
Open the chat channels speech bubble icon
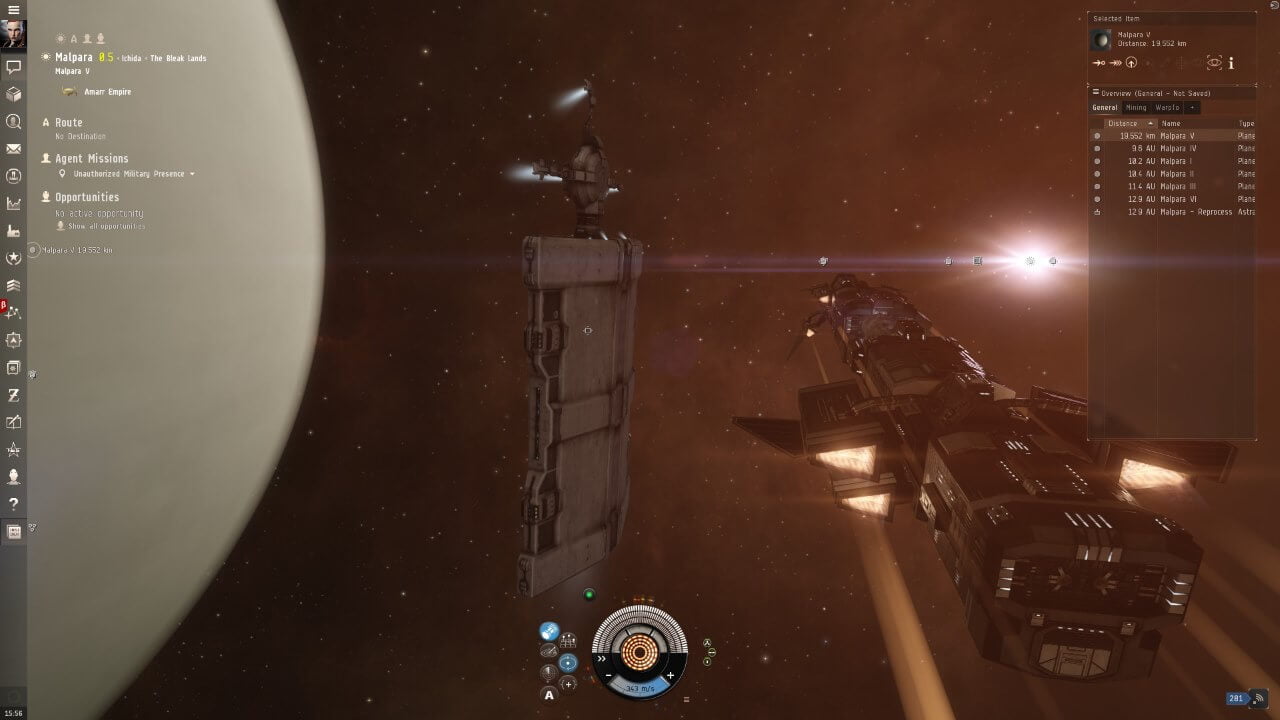pyautogui.click(x=14, y=68)
